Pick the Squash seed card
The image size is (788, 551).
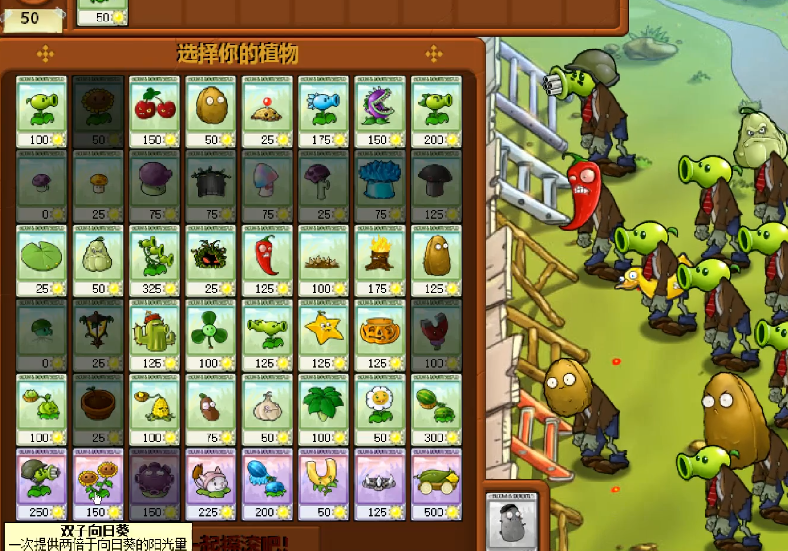click(98, 260)
